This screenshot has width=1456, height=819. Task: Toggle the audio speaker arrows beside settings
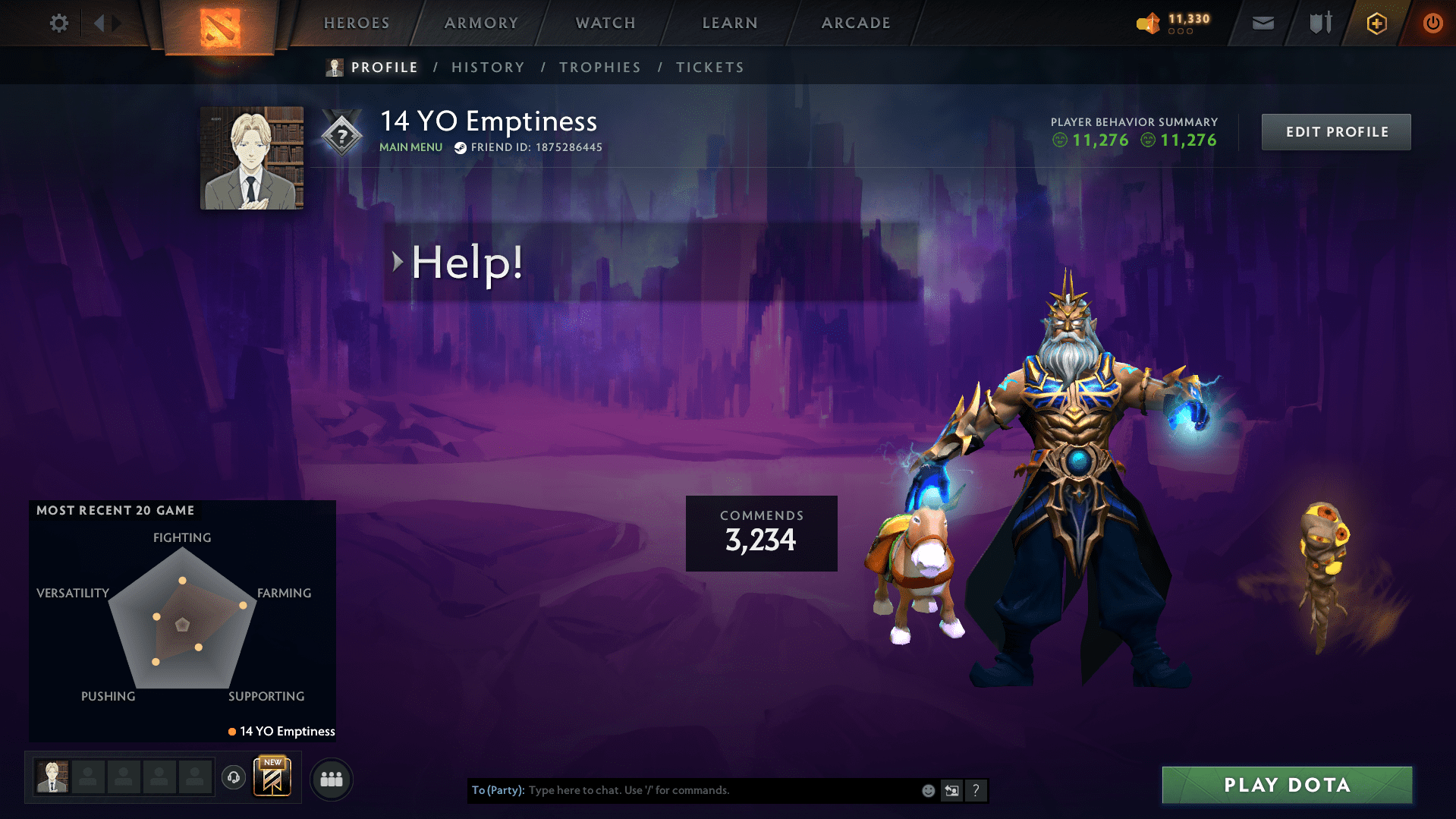pos(106,23)
